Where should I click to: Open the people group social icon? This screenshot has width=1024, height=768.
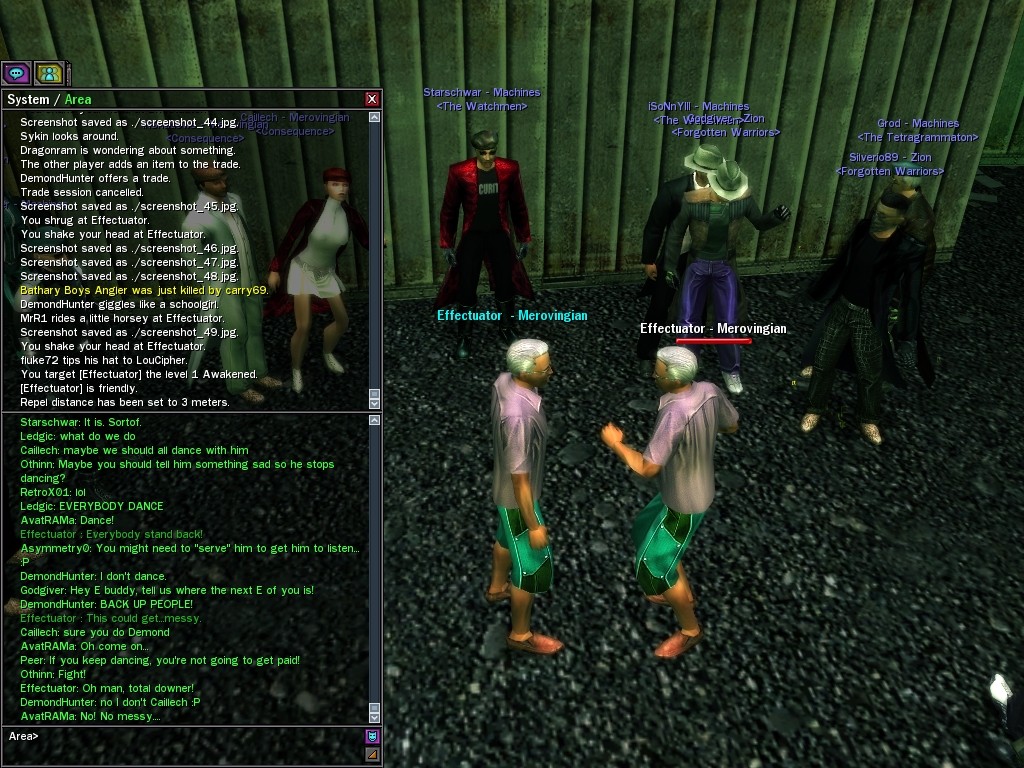click(x=49, y=73)
